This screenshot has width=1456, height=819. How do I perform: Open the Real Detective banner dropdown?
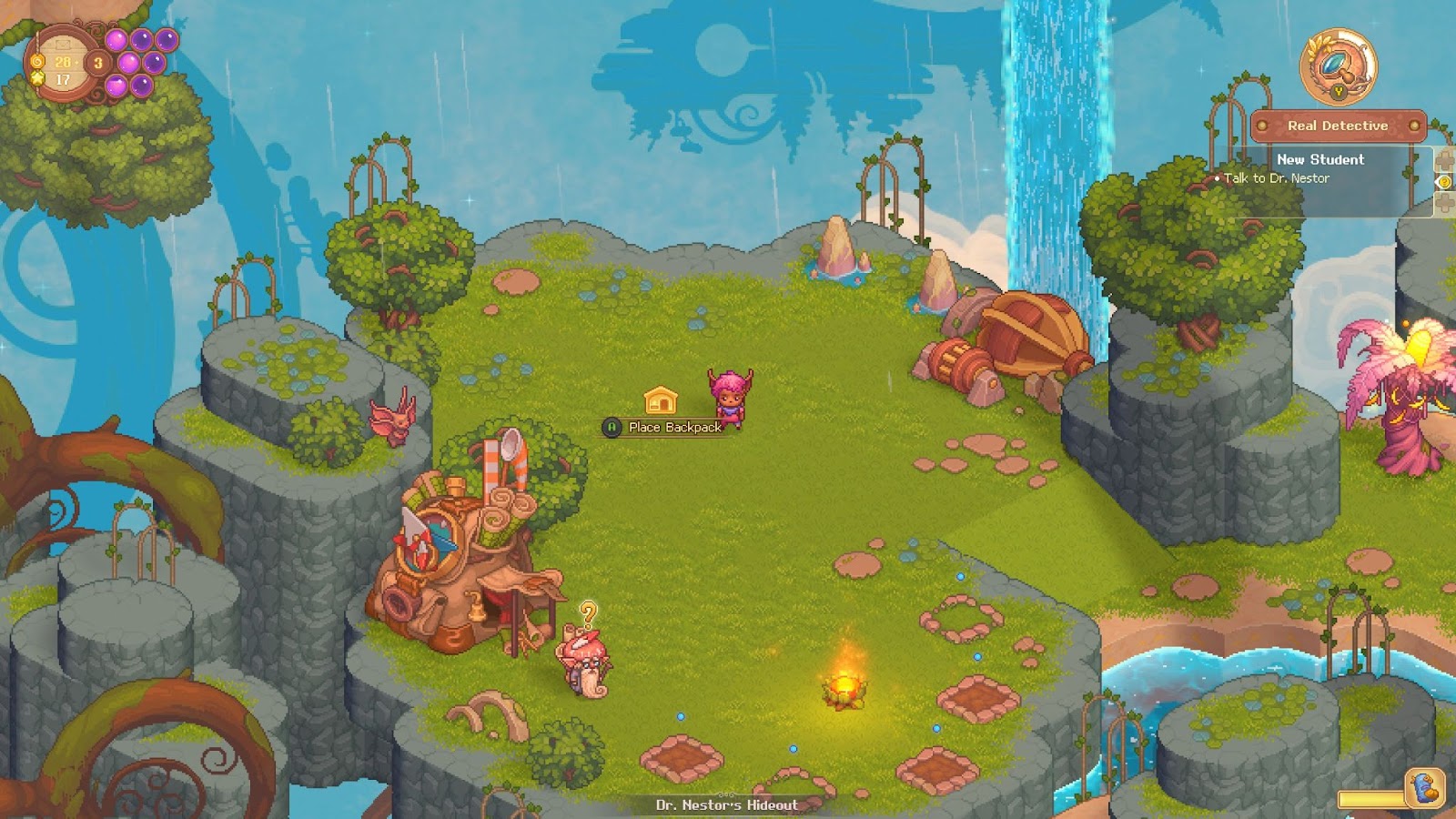tap(1338, 126)
